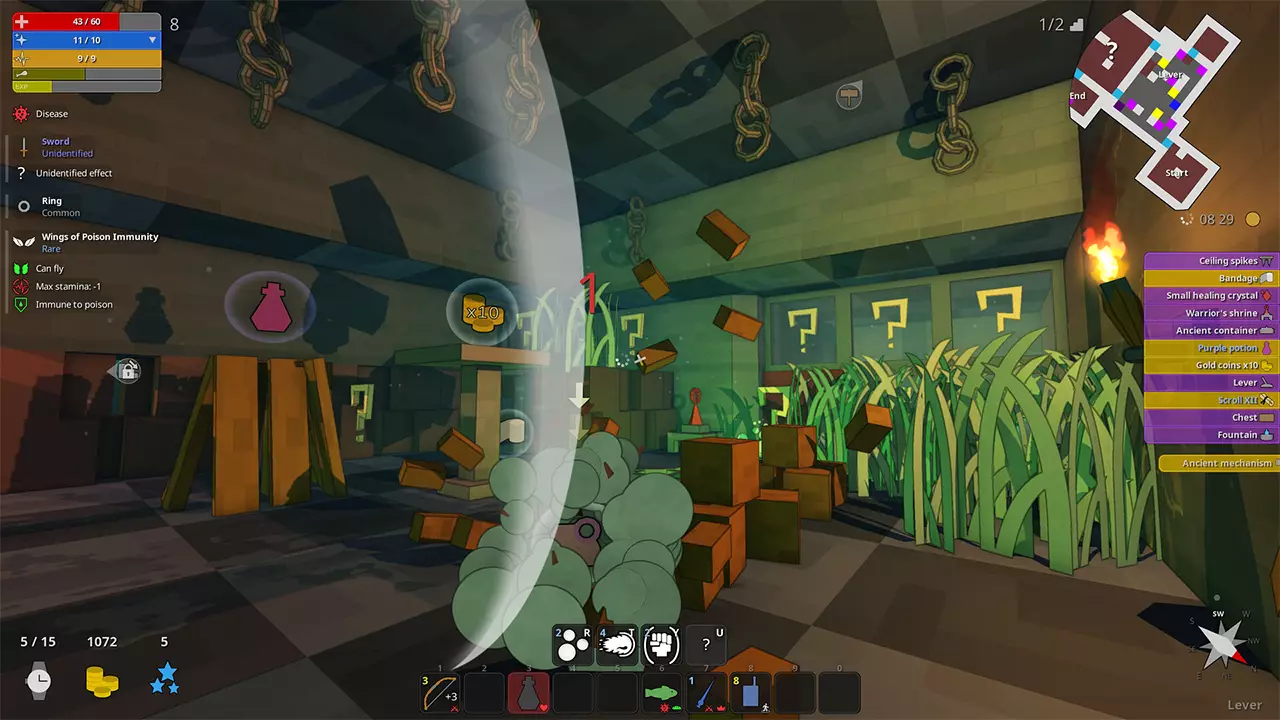
Task: Pick Small healing crystal entry
Action: point(1212,296)
